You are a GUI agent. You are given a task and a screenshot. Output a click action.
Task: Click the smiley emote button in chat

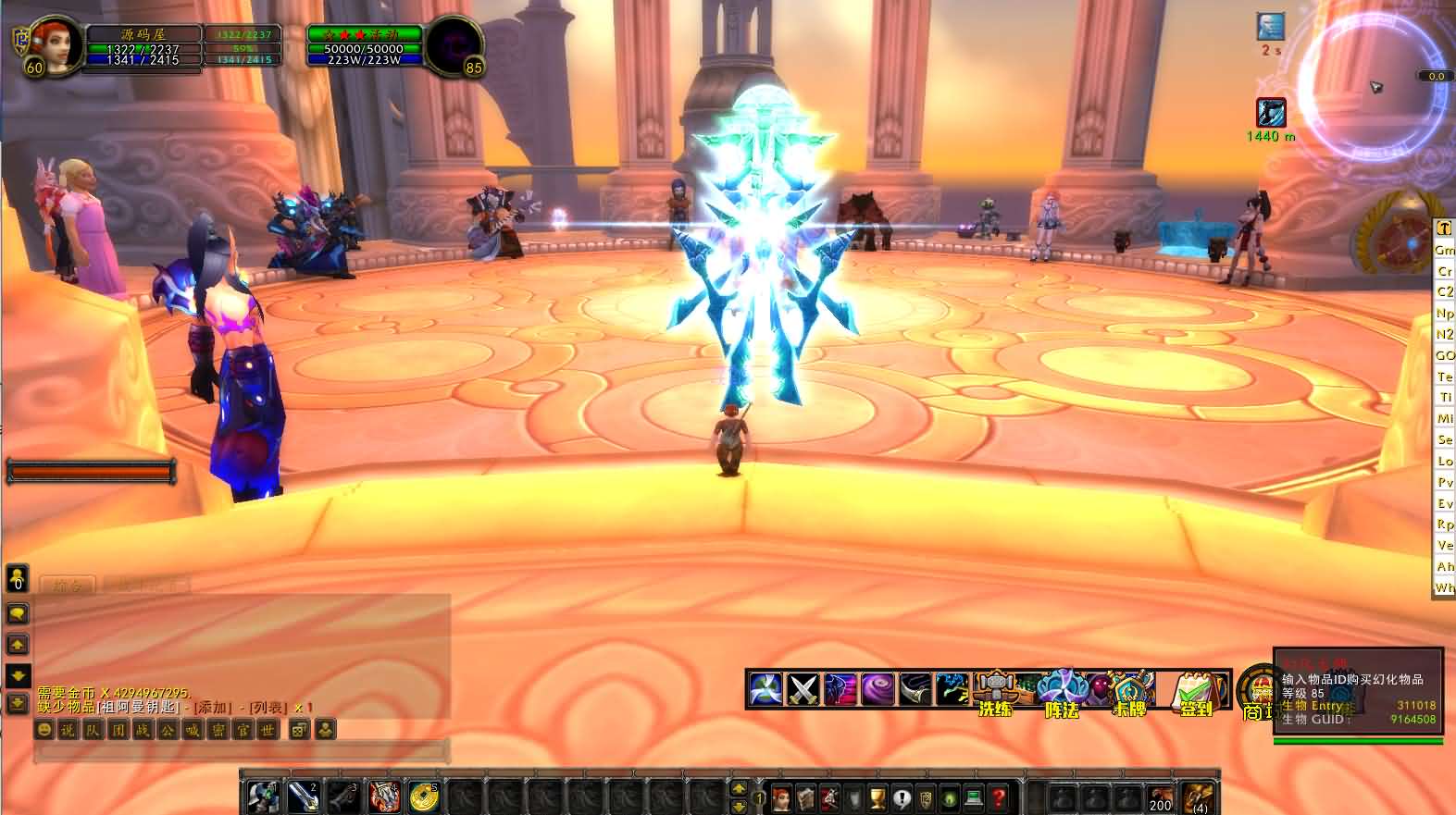[x=44, y=730]
